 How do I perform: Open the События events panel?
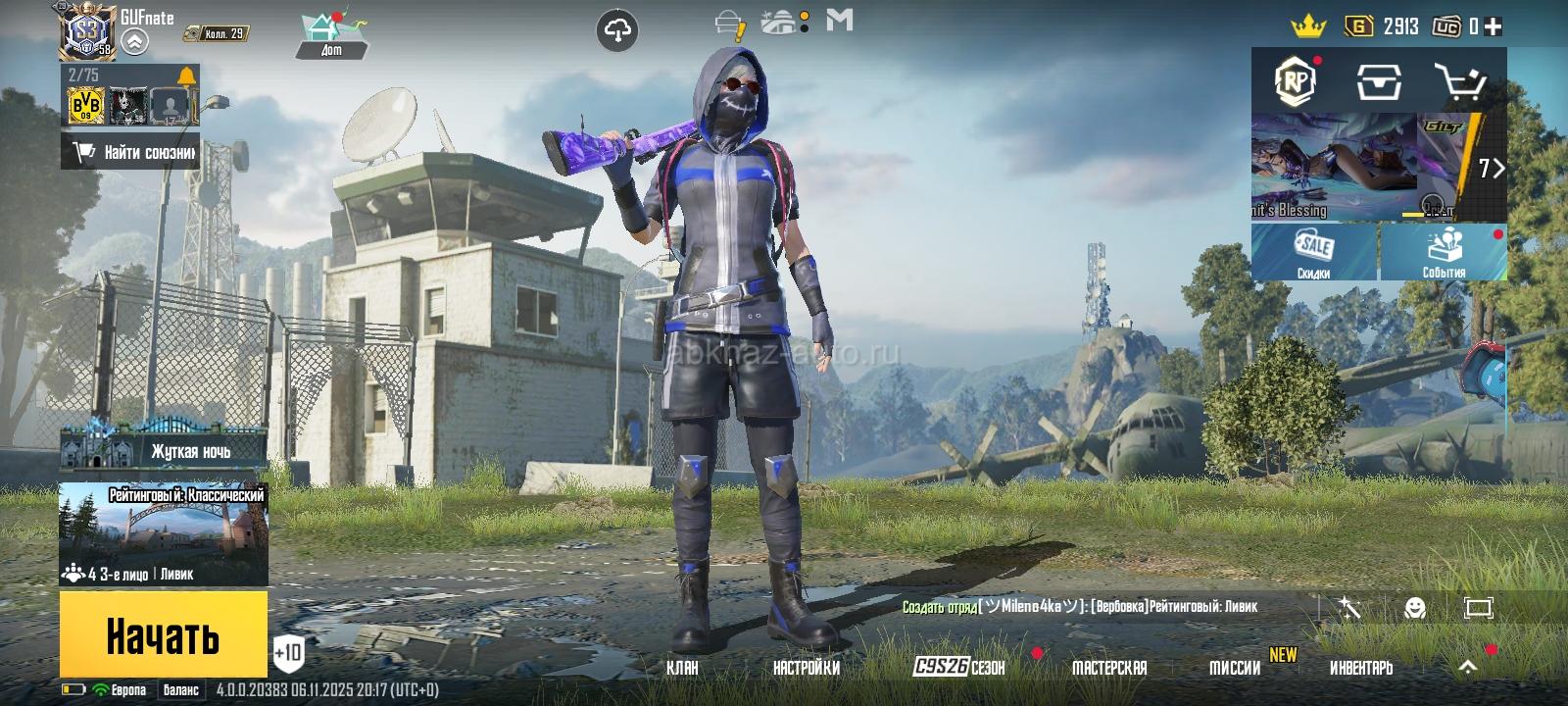point(1444,252)
